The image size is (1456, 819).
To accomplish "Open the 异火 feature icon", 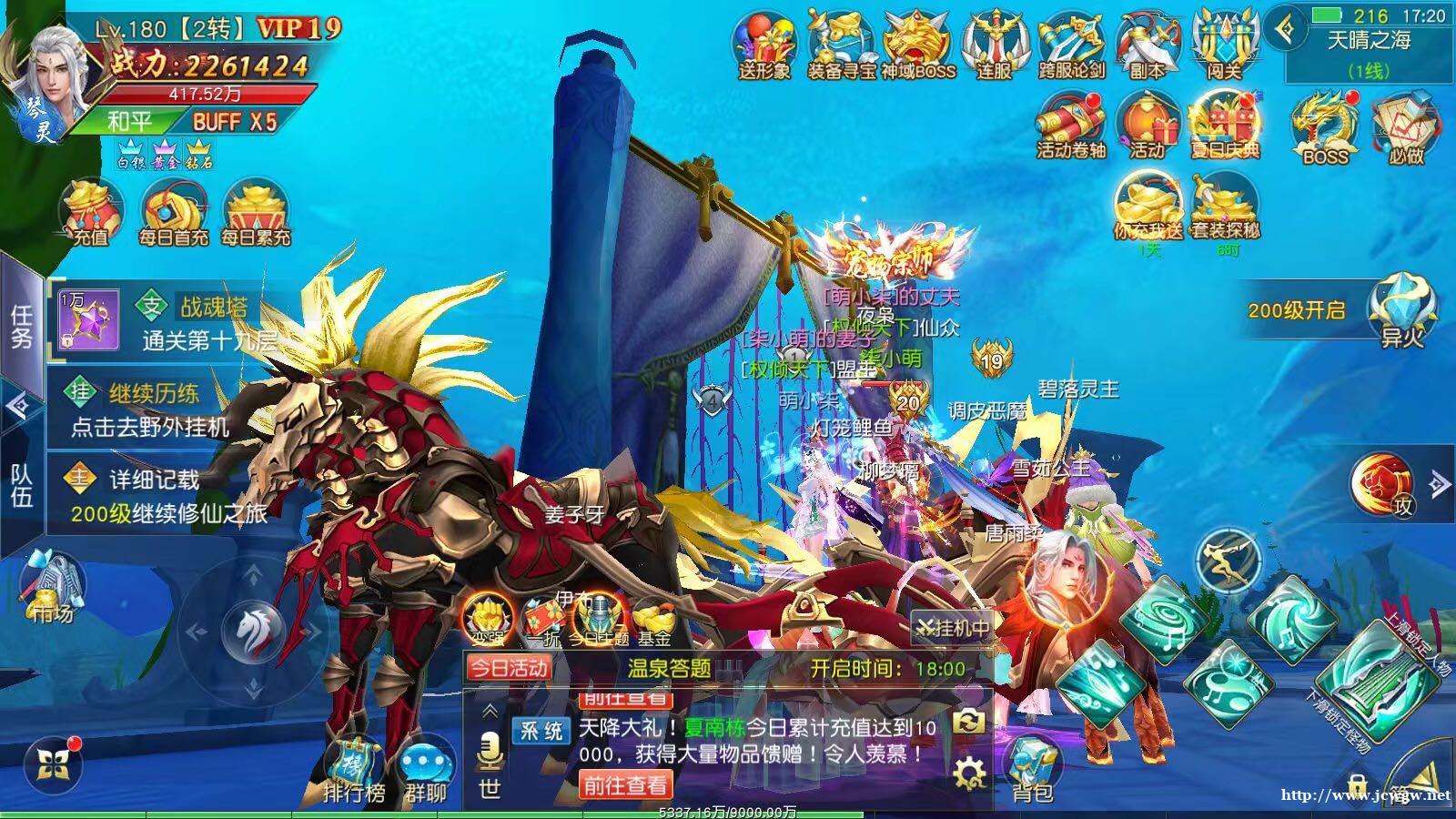I will coord(1401,309).
